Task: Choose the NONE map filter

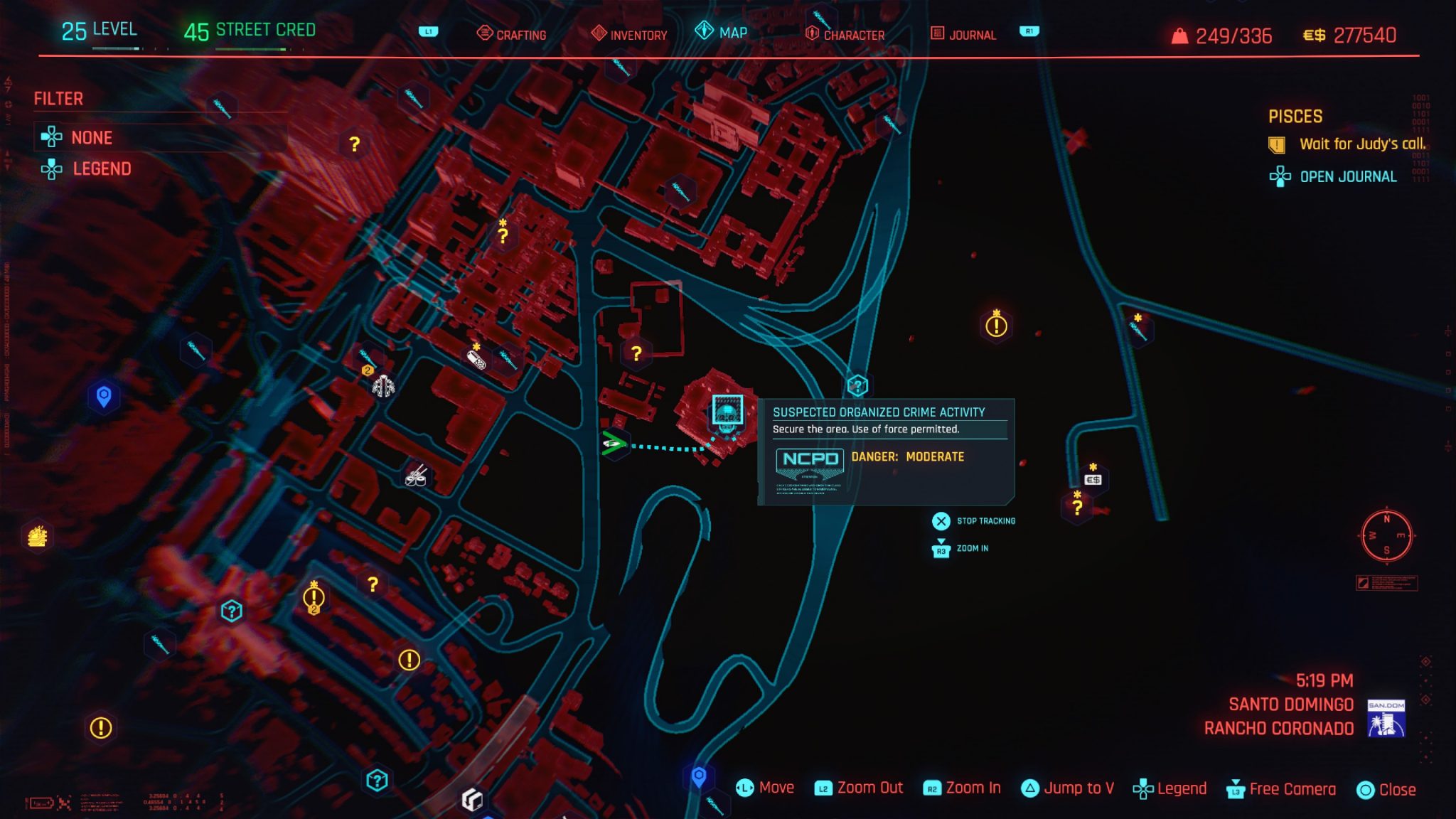Action: pos(91,137)
